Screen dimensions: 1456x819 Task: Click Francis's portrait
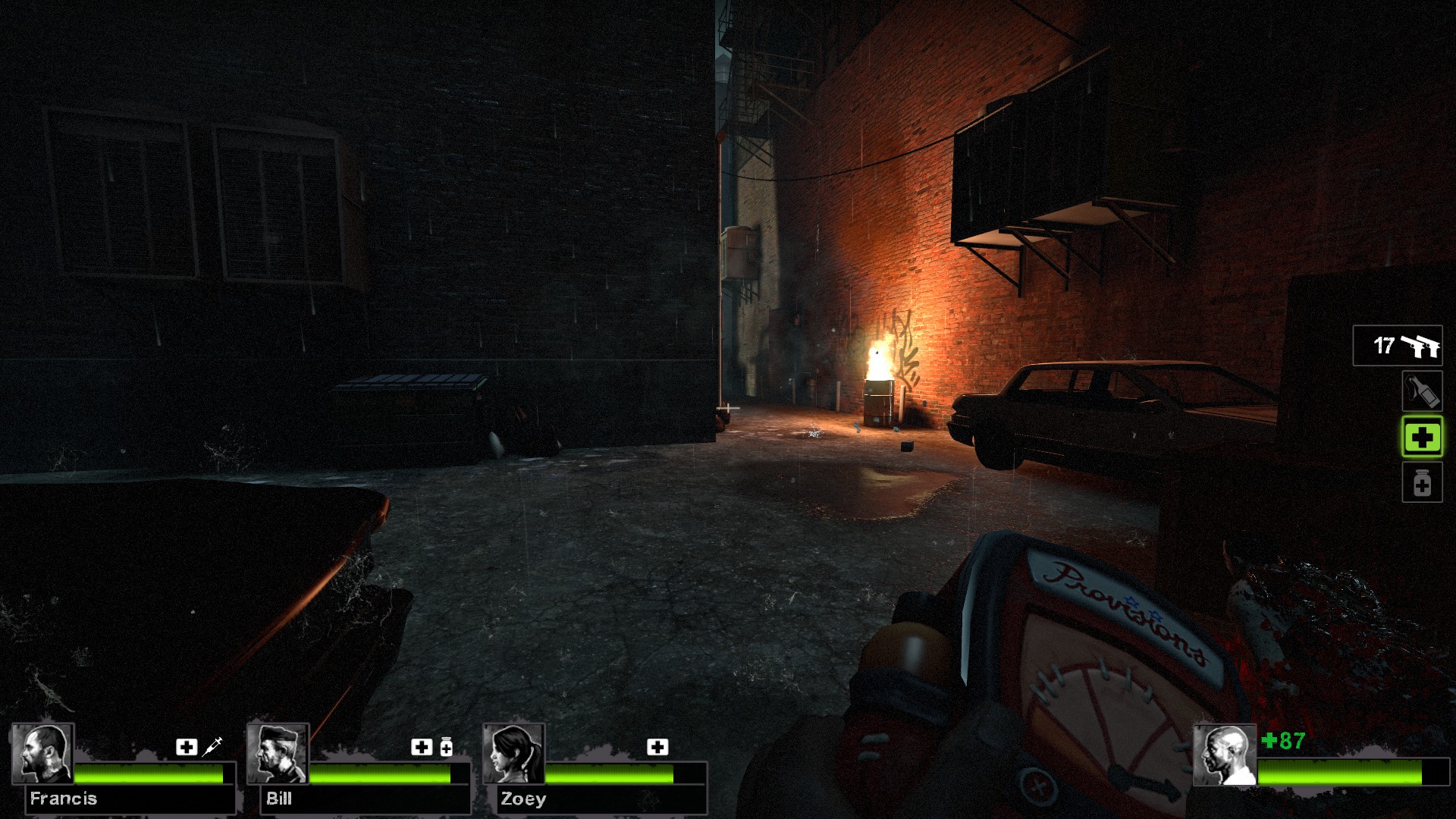(x=42, y=754)
